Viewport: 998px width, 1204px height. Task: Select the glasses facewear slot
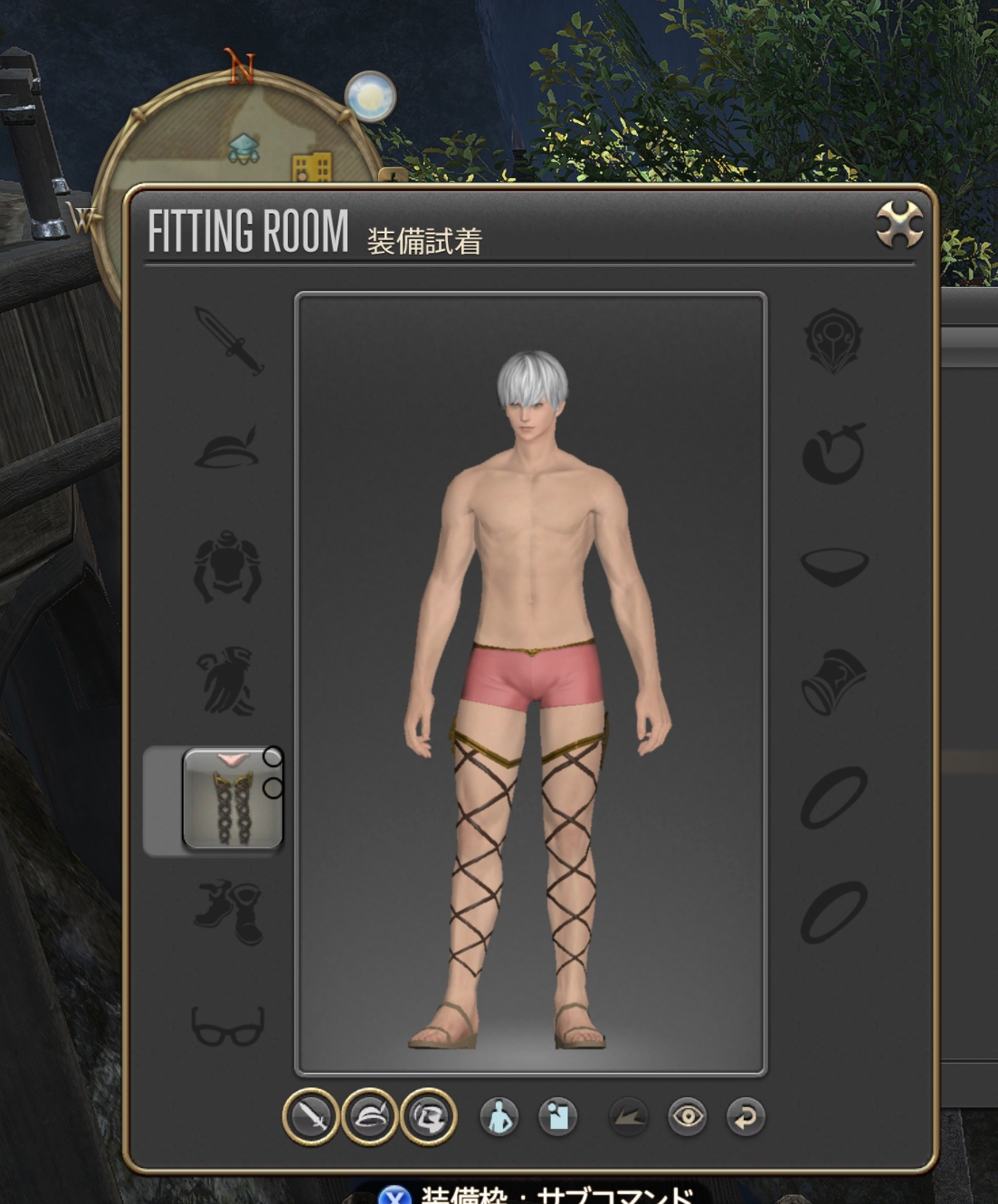click(x=228, y=1026)
